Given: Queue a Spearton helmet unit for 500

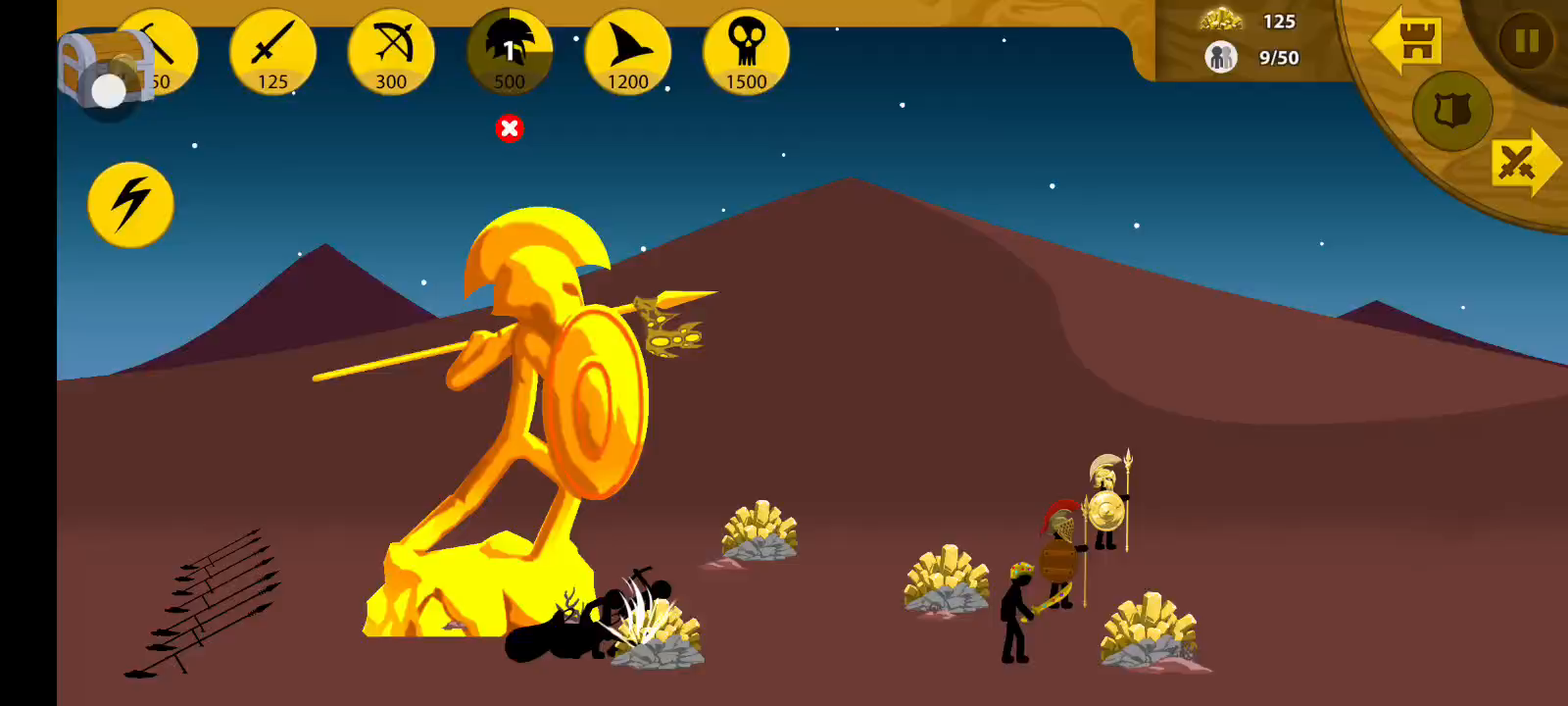Looking at the screenshot, I should point(510,53).
